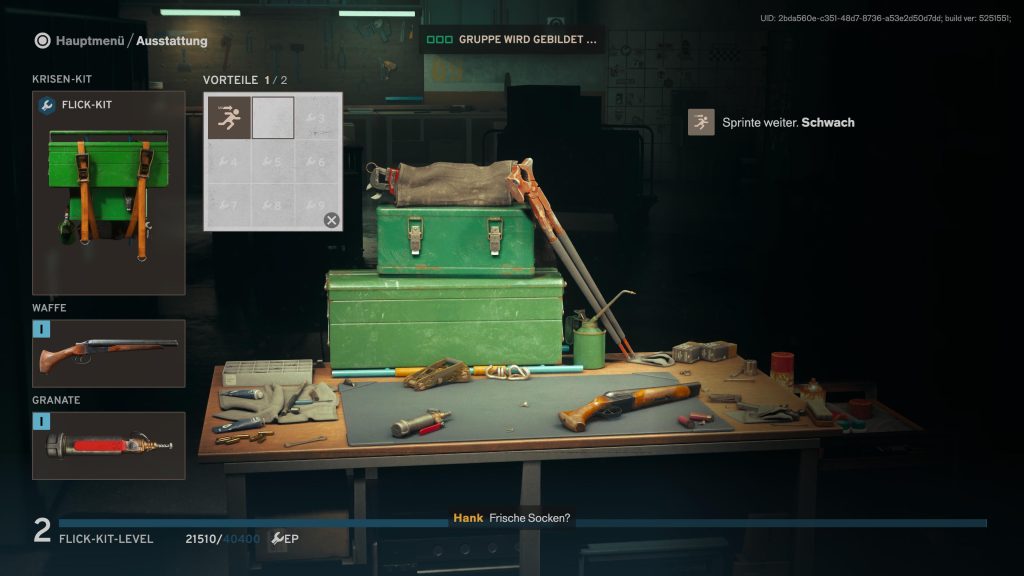This screenshot has height=576, width=1024.
Task: Select the sprint perk slot
Action: click(230, 119)
